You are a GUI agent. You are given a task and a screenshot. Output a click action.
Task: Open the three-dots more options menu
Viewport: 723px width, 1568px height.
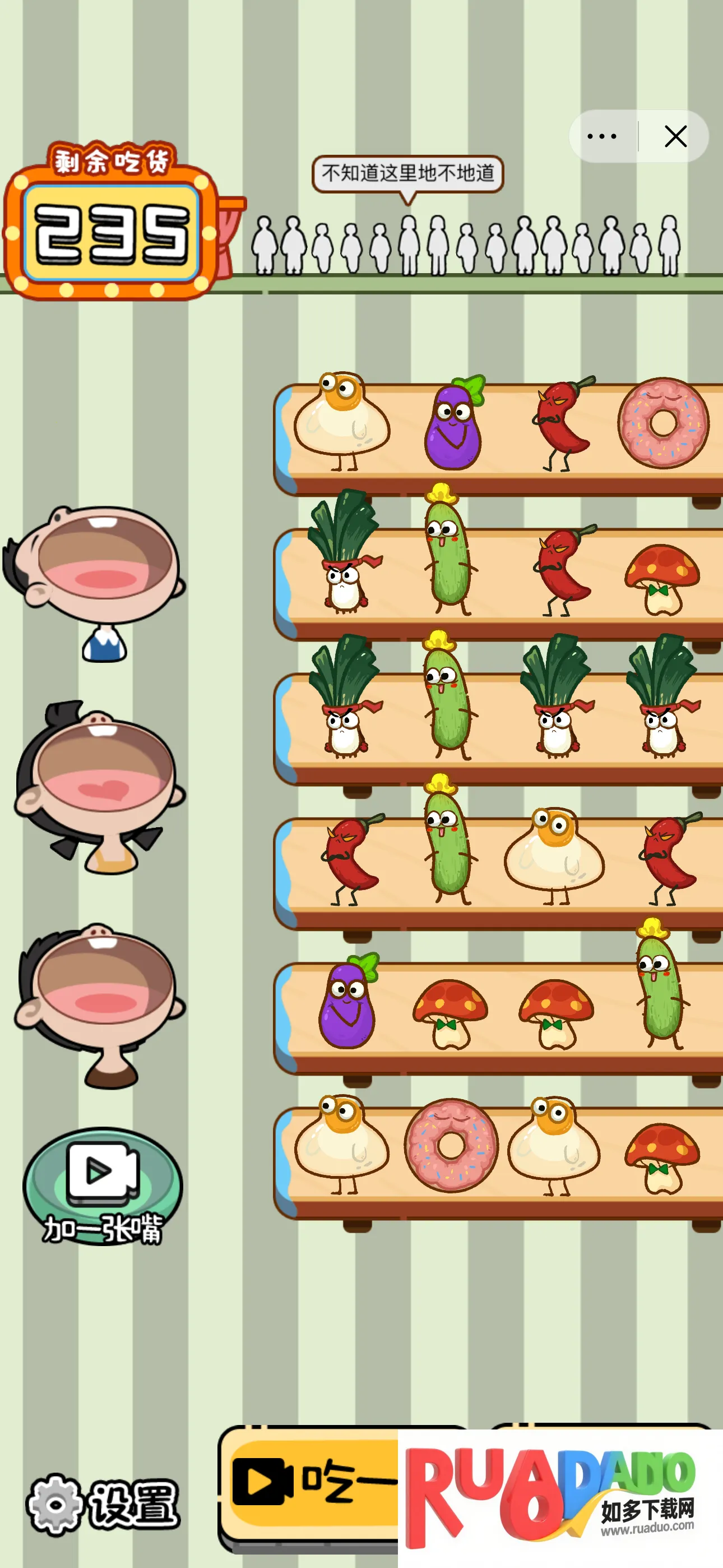[602, 136]
